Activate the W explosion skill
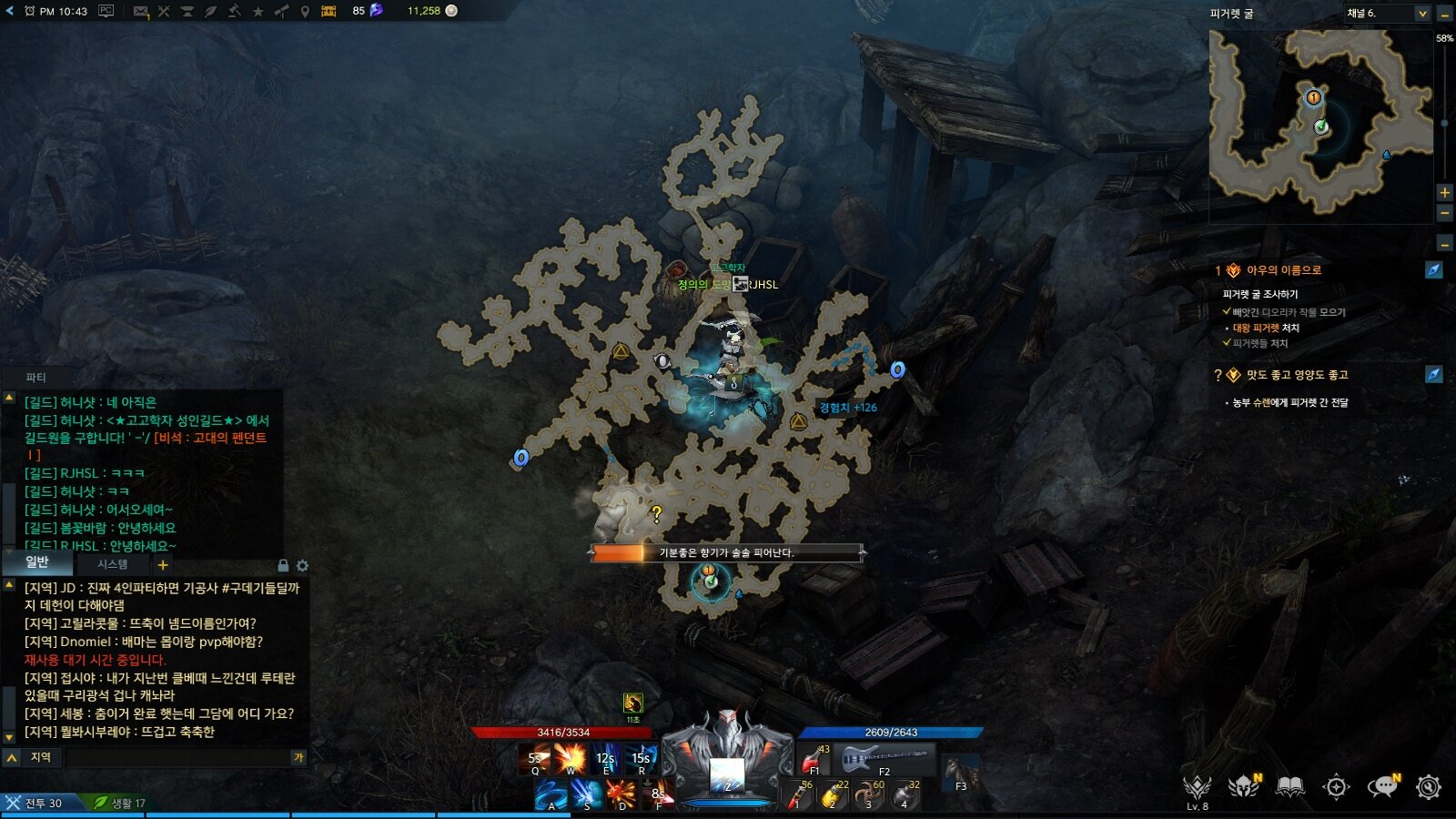The width and height of the screenshot is (1456, 819). pyautogui.click(x=571, y=758)
